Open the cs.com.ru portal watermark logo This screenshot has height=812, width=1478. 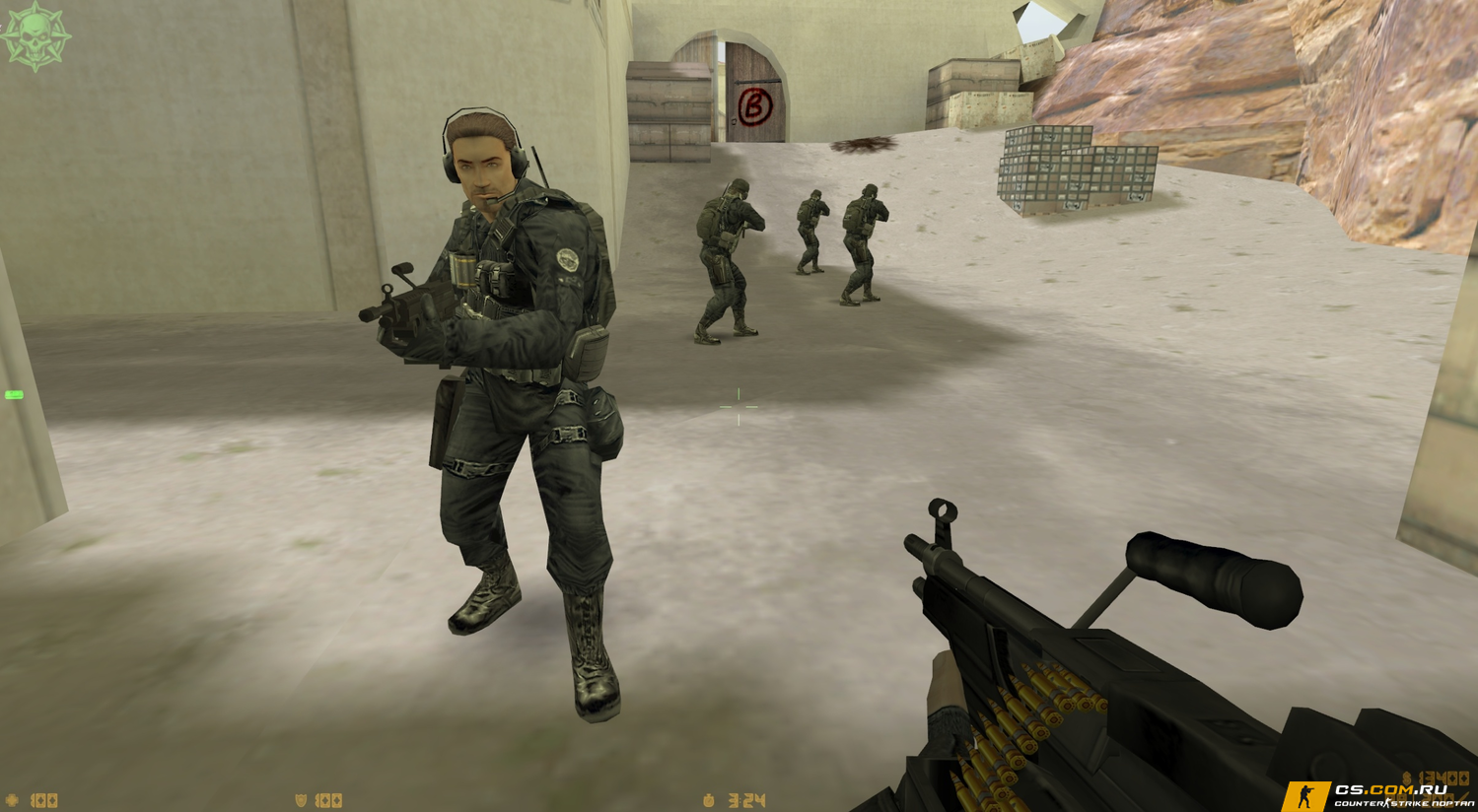(x=1378, y=795)
